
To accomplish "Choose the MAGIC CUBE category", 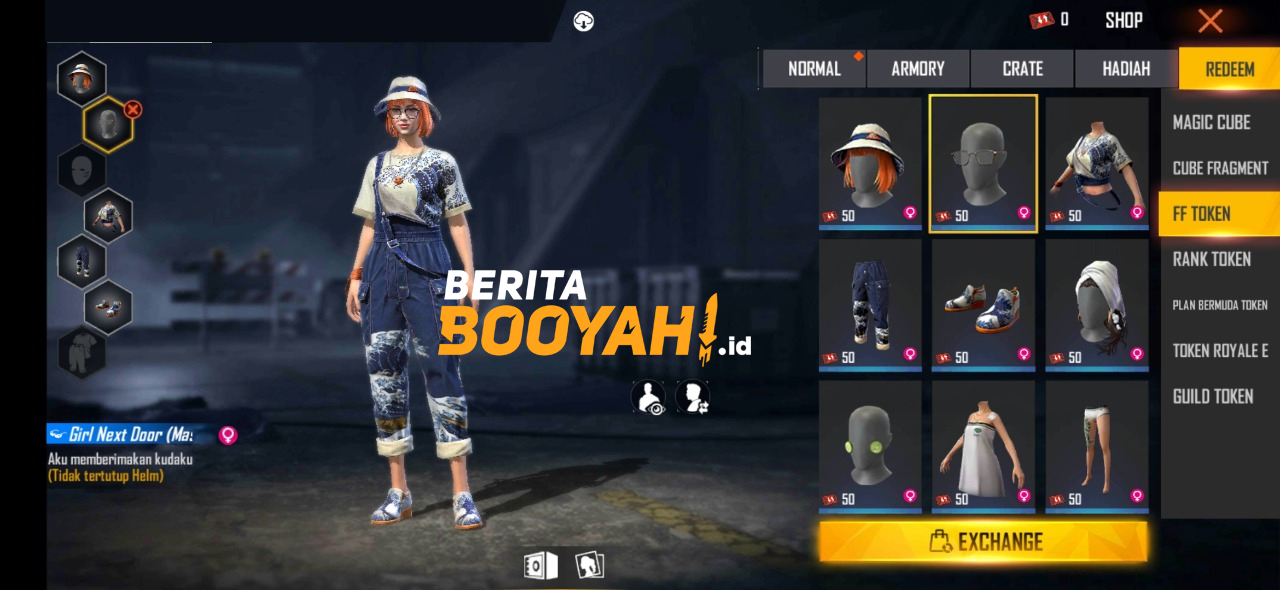I will tap(1211, 122).
